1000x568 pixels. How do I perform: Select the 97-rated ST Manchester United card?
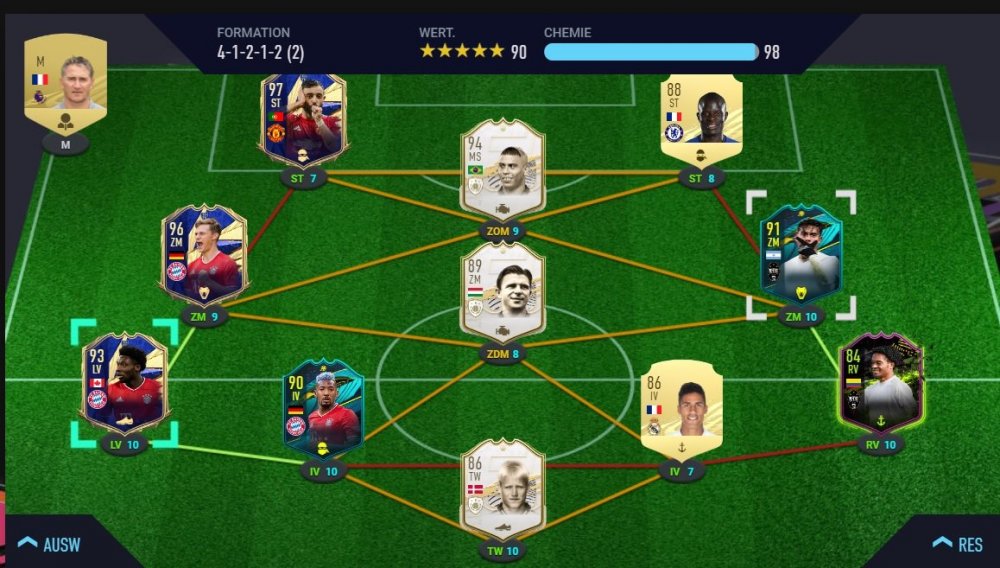tap(303, 120)
